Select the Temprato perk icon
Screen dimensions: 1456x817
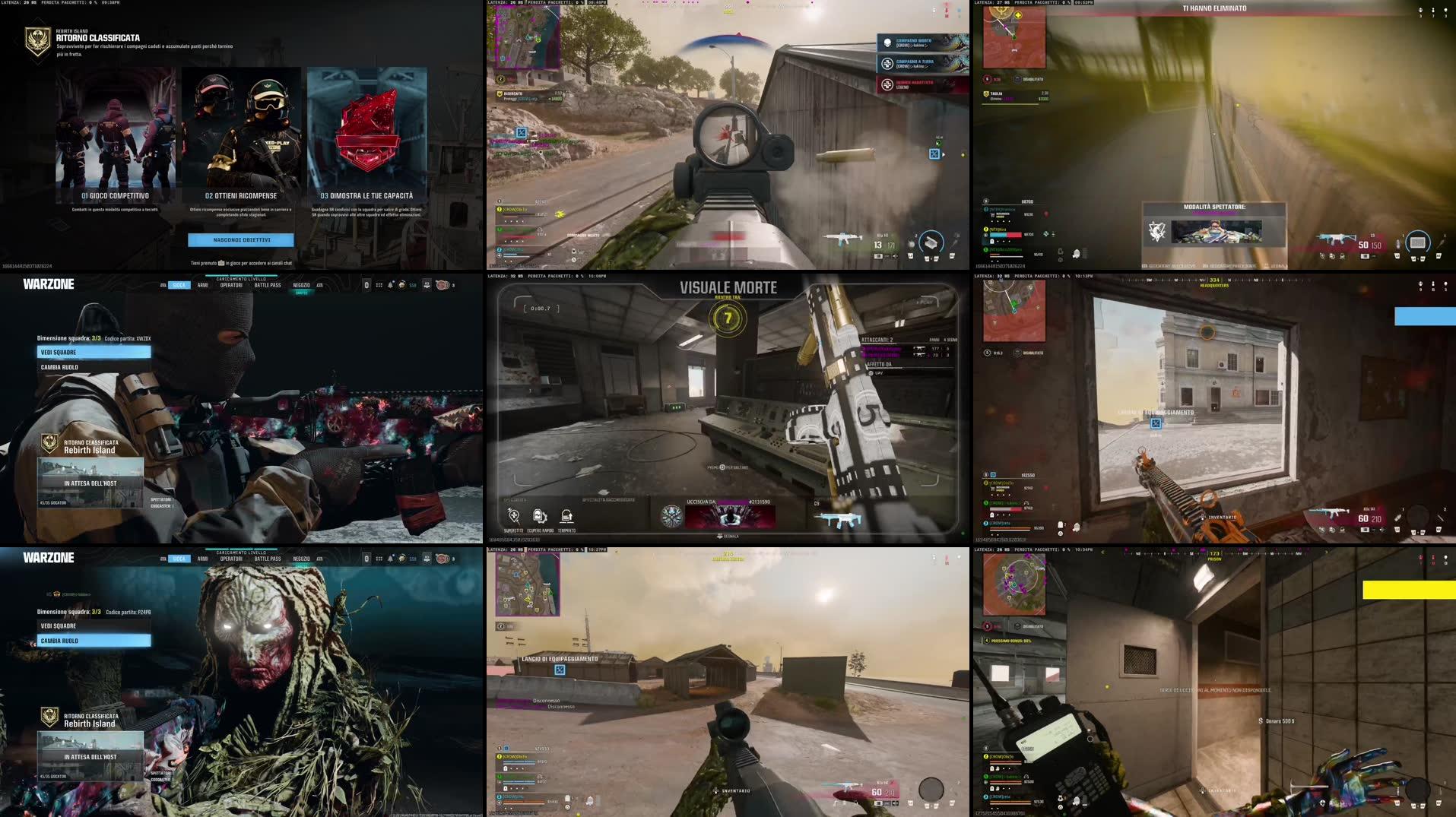coord(567,516)
